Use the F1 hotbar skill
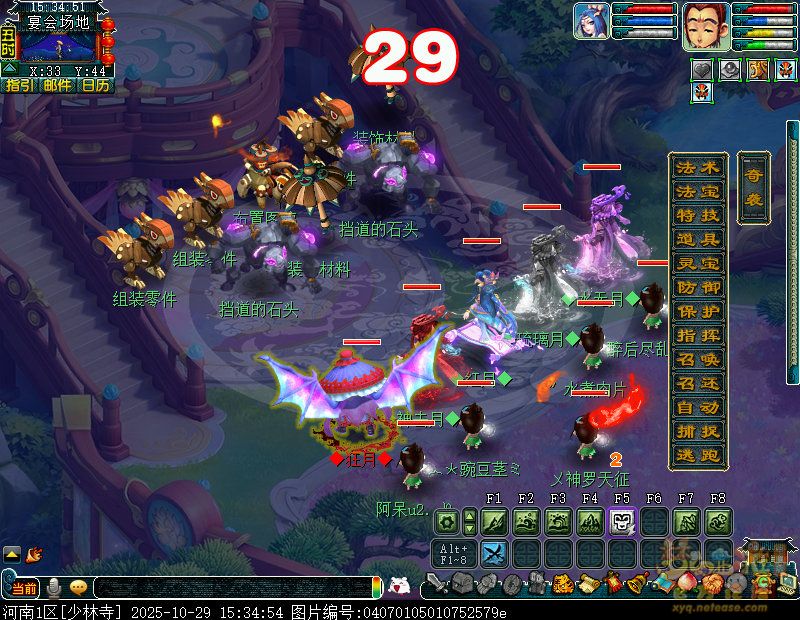 (494, 521)
